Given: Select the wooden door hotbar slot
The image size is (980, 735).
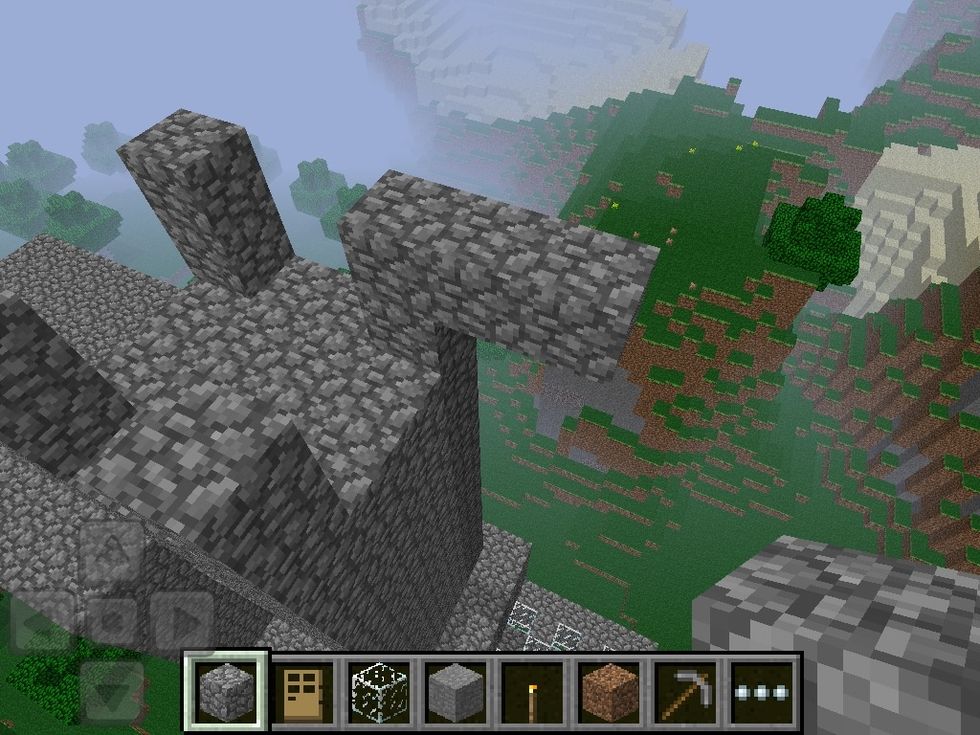Looking at the screenshot, I should pos(303,691).
